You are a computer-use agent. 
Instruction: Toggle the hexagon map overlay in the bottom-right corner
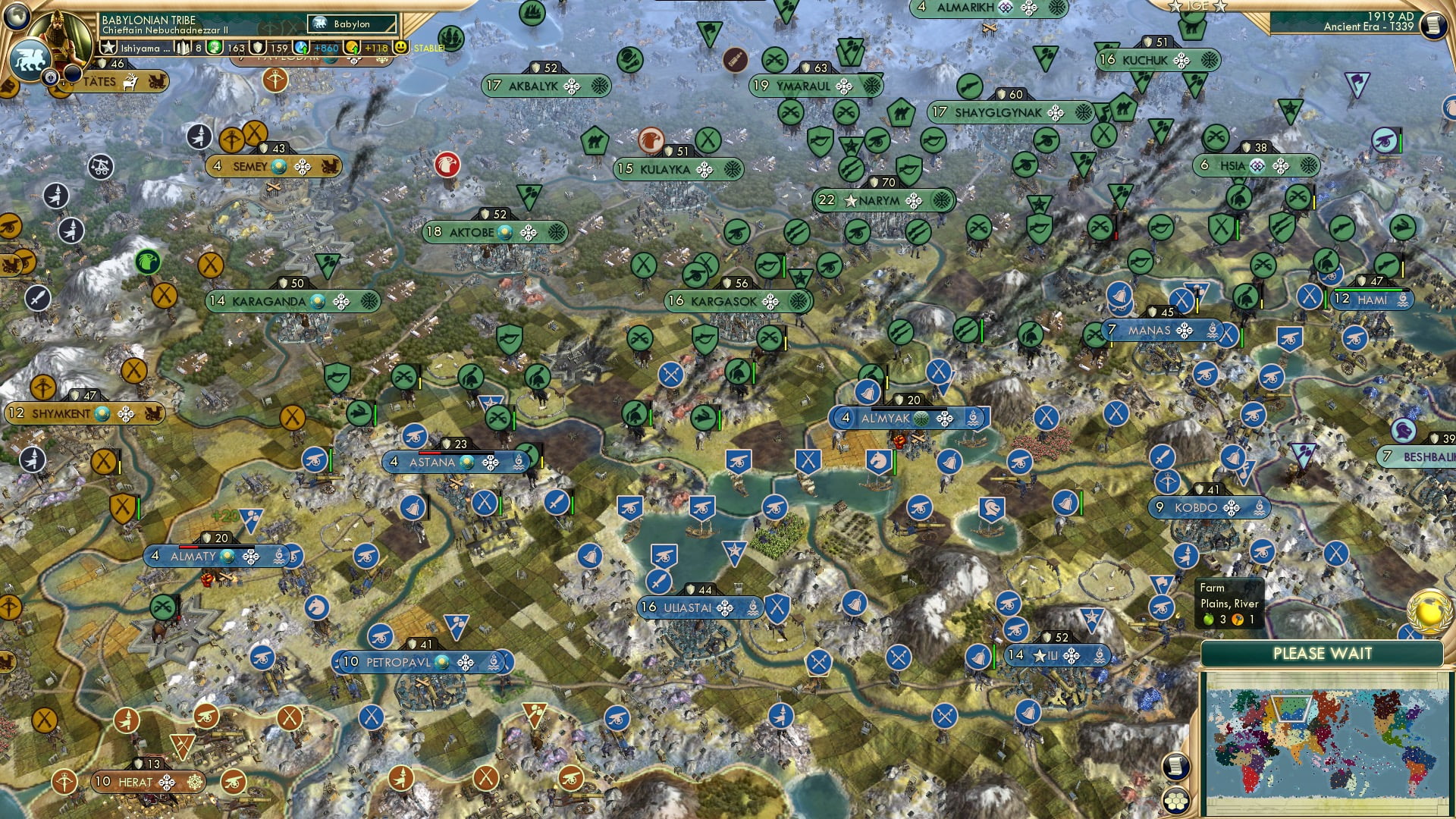tap(1175, 801)
